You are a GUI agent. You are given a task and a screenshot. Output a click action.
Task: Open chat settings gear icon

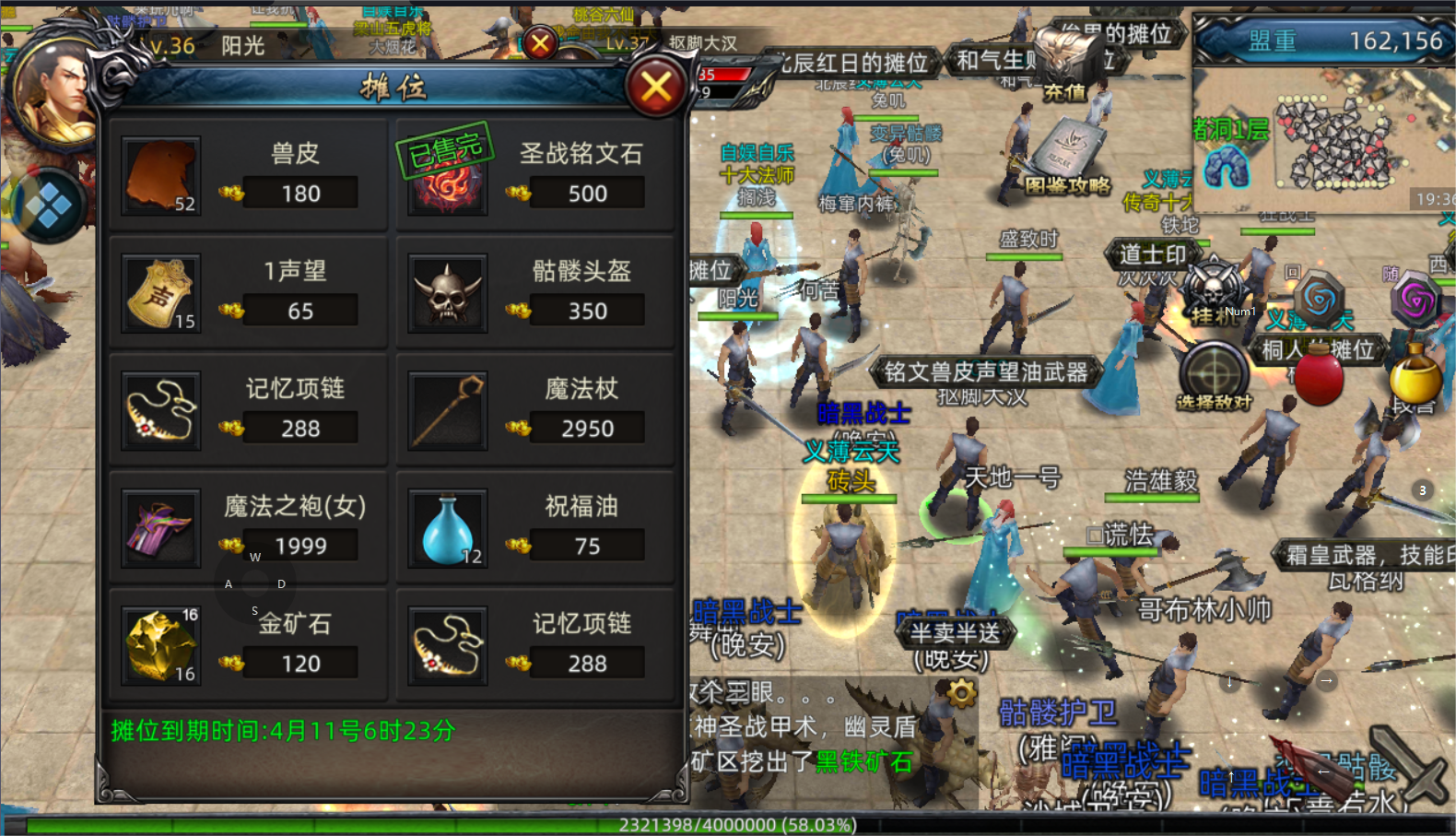(x=961, y=692)
